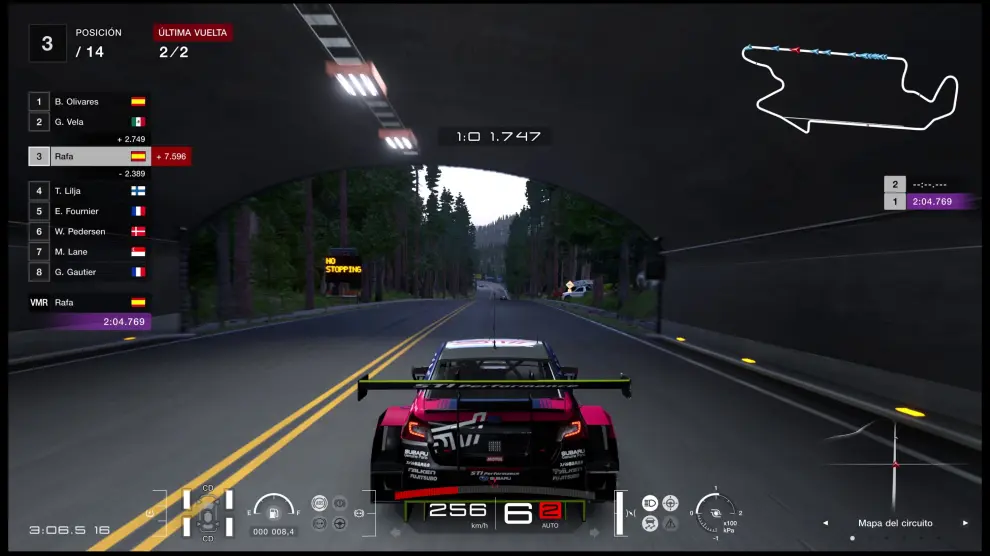
Task: Click the Mapa del circuito label
Action: pos(895,523)
